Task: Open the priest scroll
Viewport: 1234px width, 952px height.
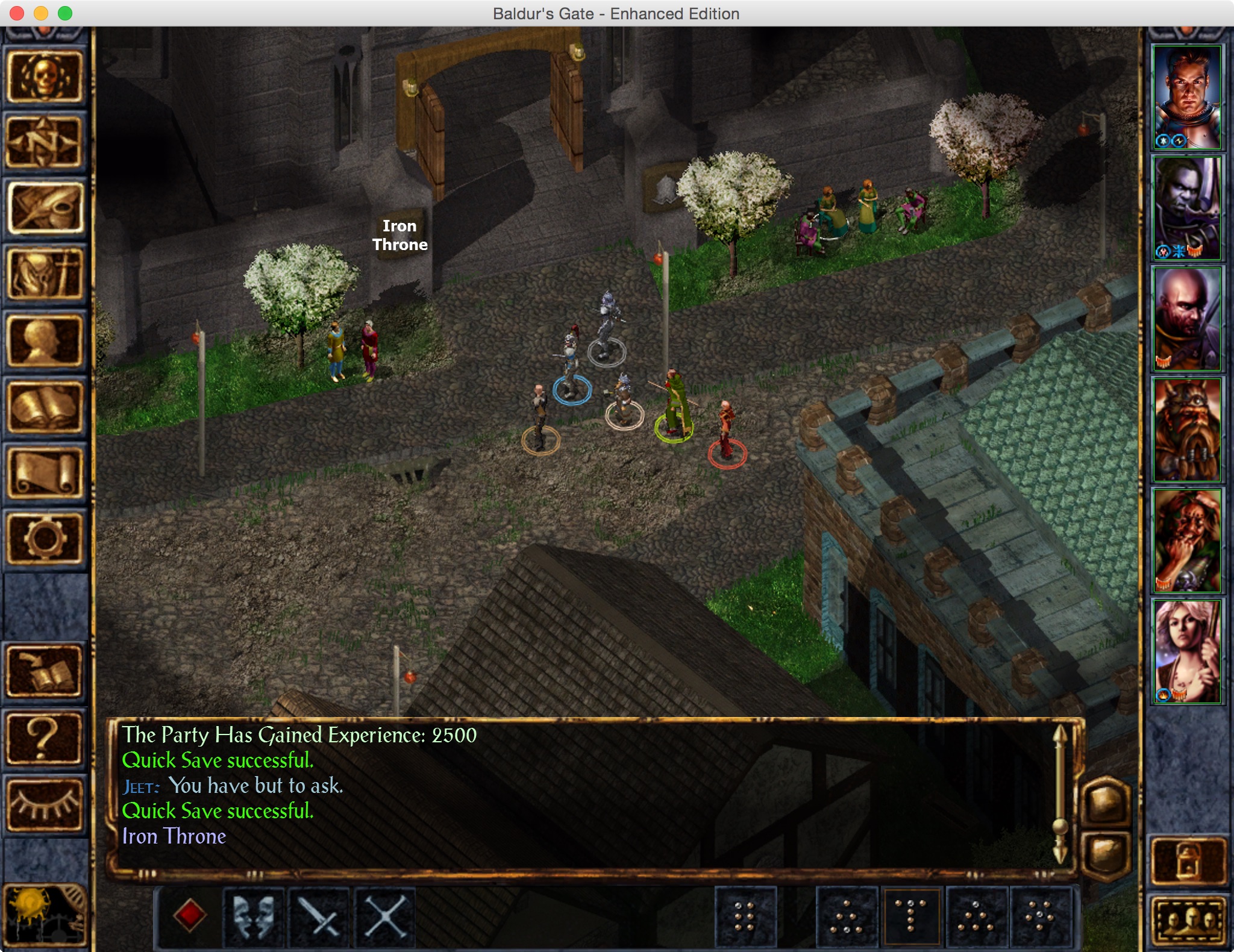Action: (x=45, y=474)
